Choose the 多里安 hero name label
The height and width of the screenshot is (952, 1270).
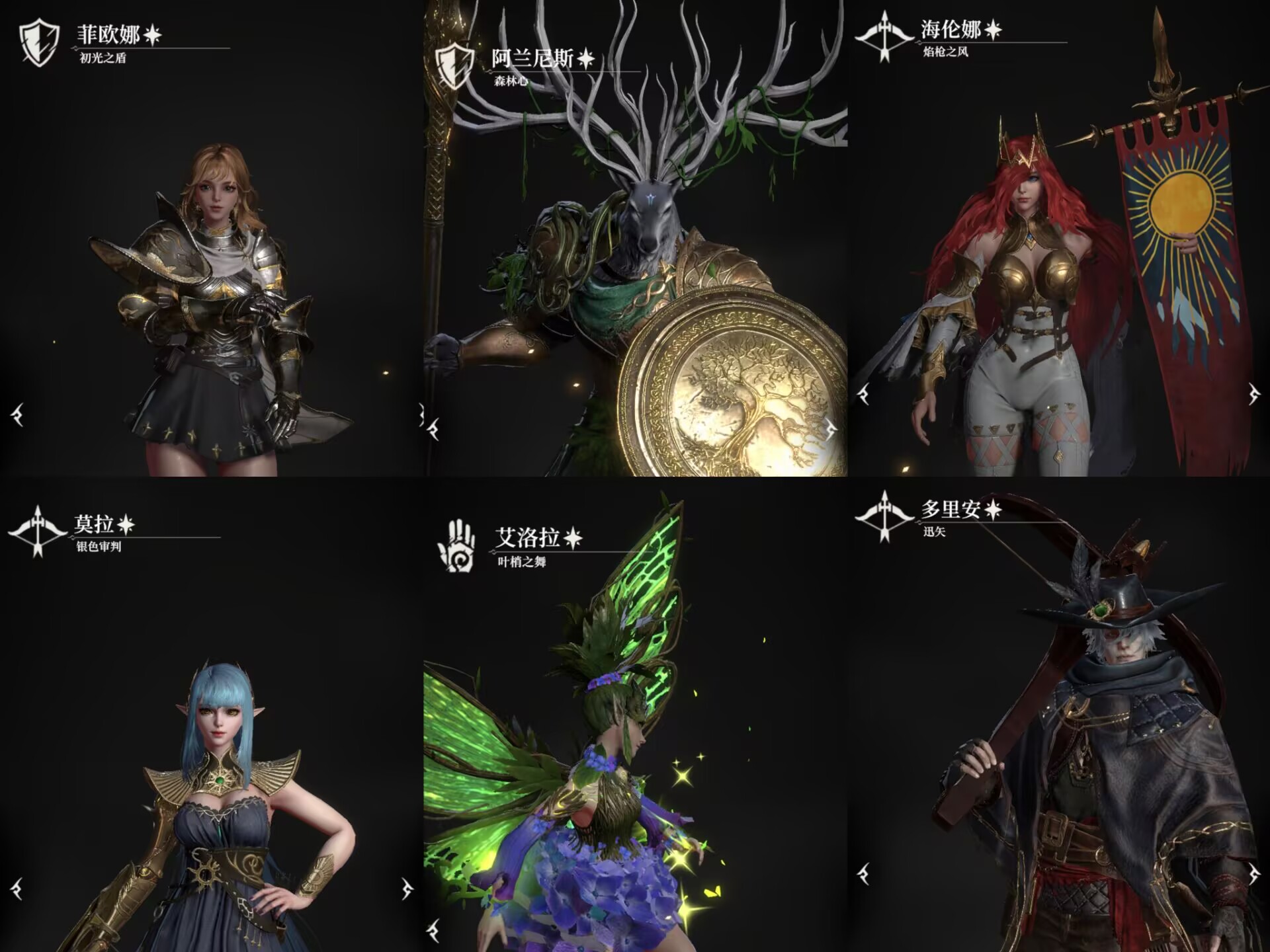[951, 509]
